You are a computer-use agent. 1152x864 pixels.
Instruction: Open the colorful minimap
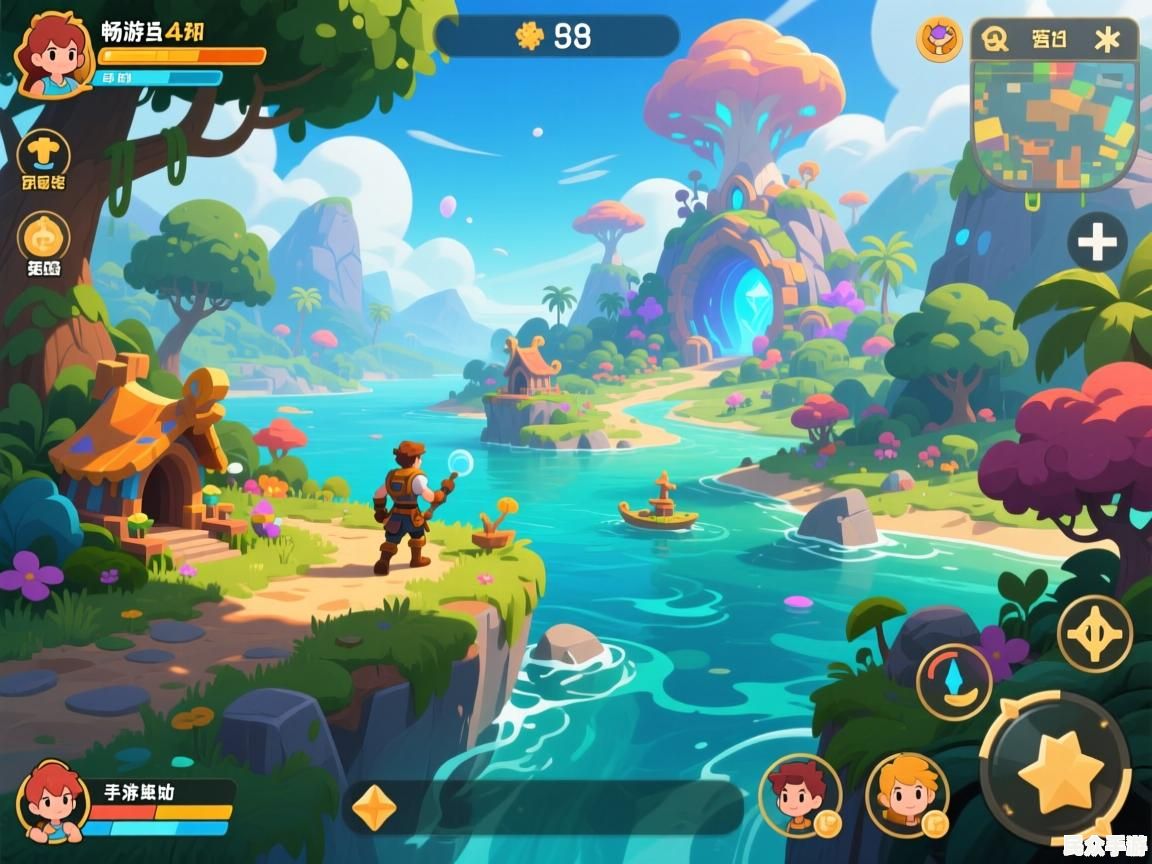click(1054, 124)
